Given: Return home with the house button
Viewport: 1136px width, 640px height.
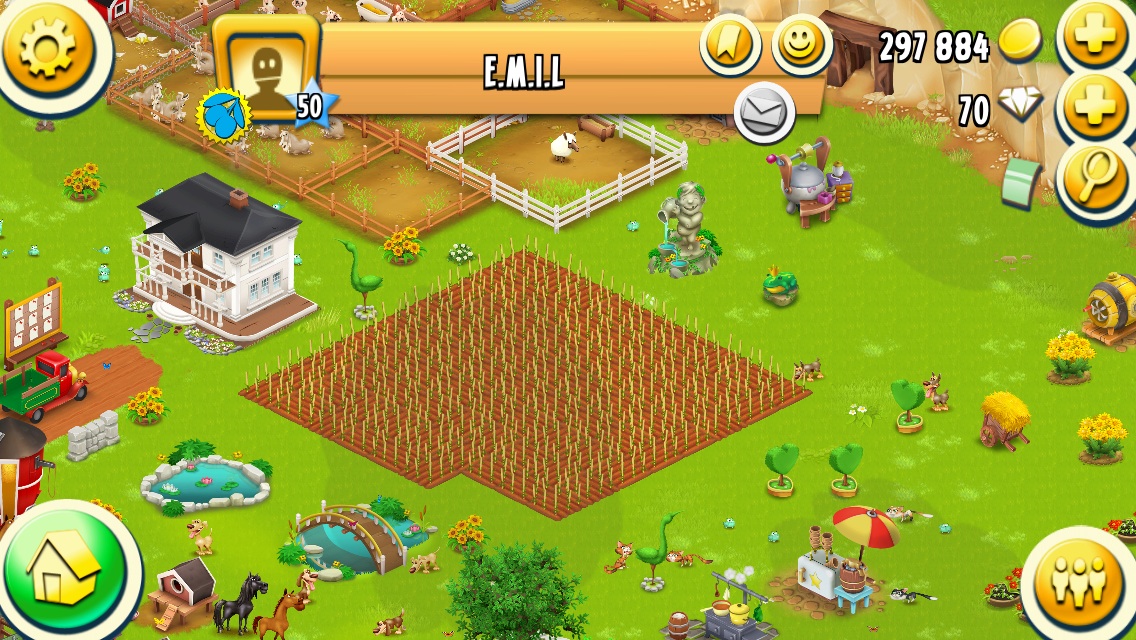Looking at the screenshot, I should [x=65, y=573].
